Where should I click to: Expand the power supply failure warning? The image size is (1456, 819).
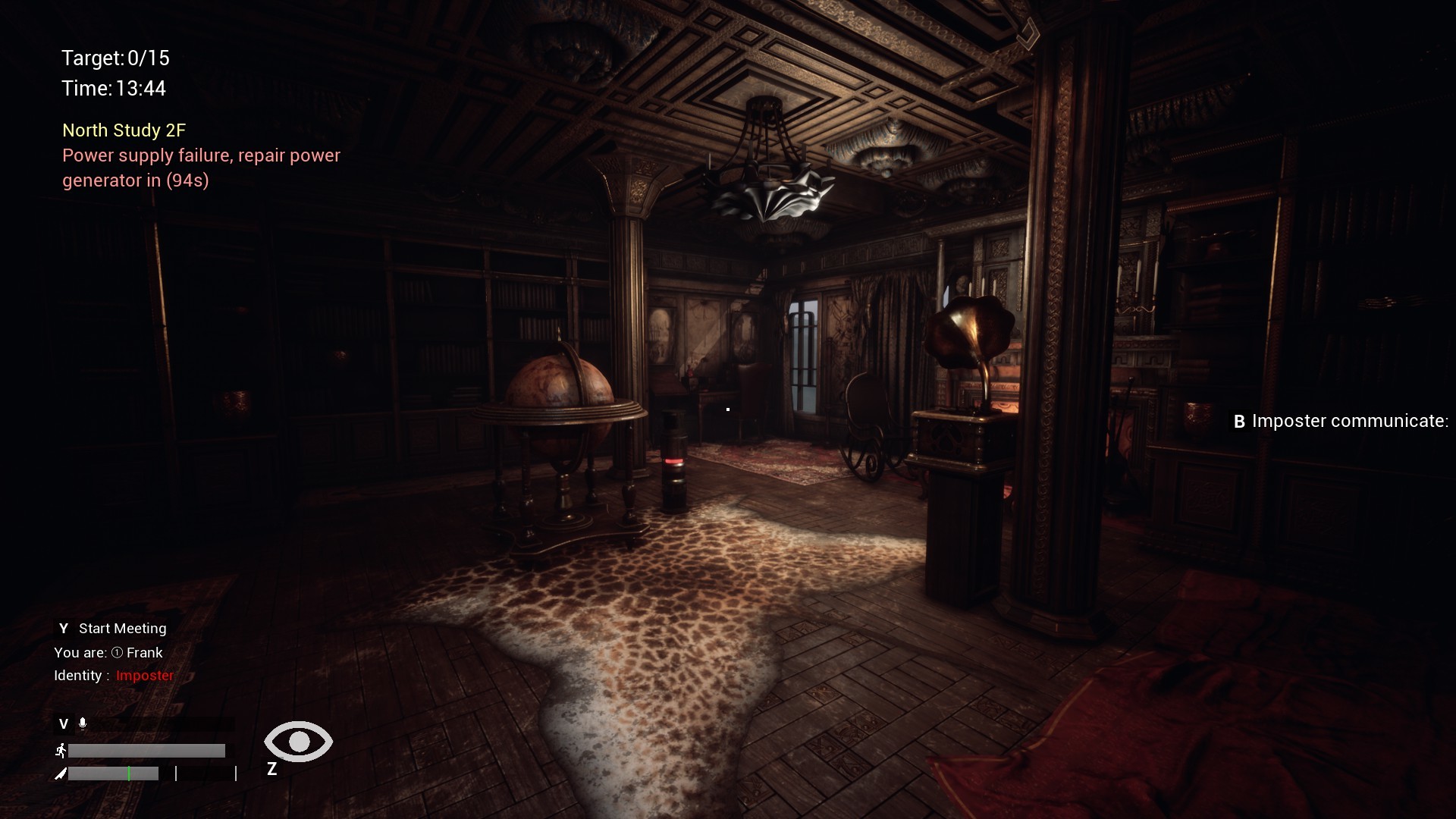[201, 168]
